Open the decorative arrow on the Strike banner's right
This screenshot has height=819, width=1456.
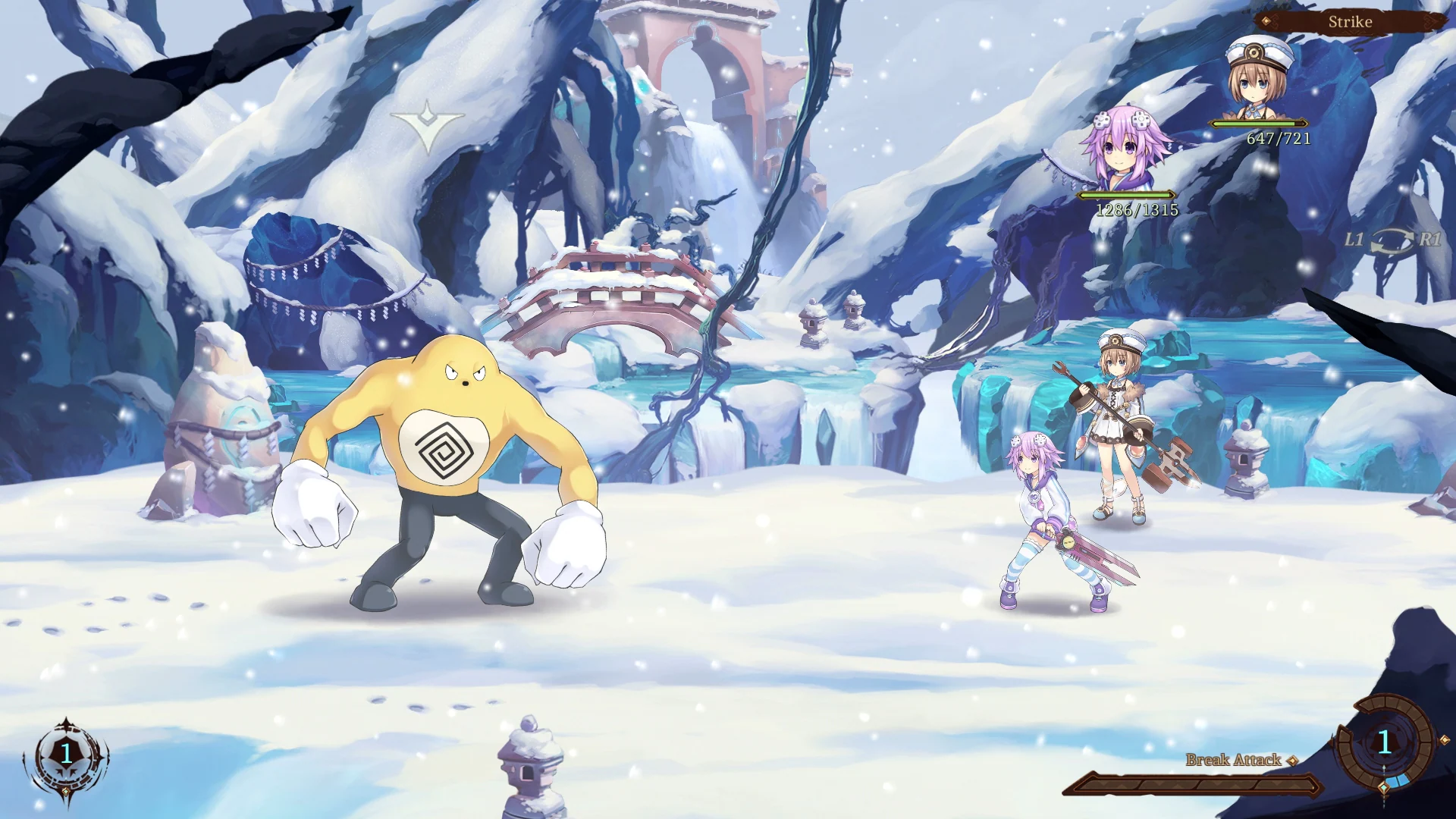(x=1431, y=21)
